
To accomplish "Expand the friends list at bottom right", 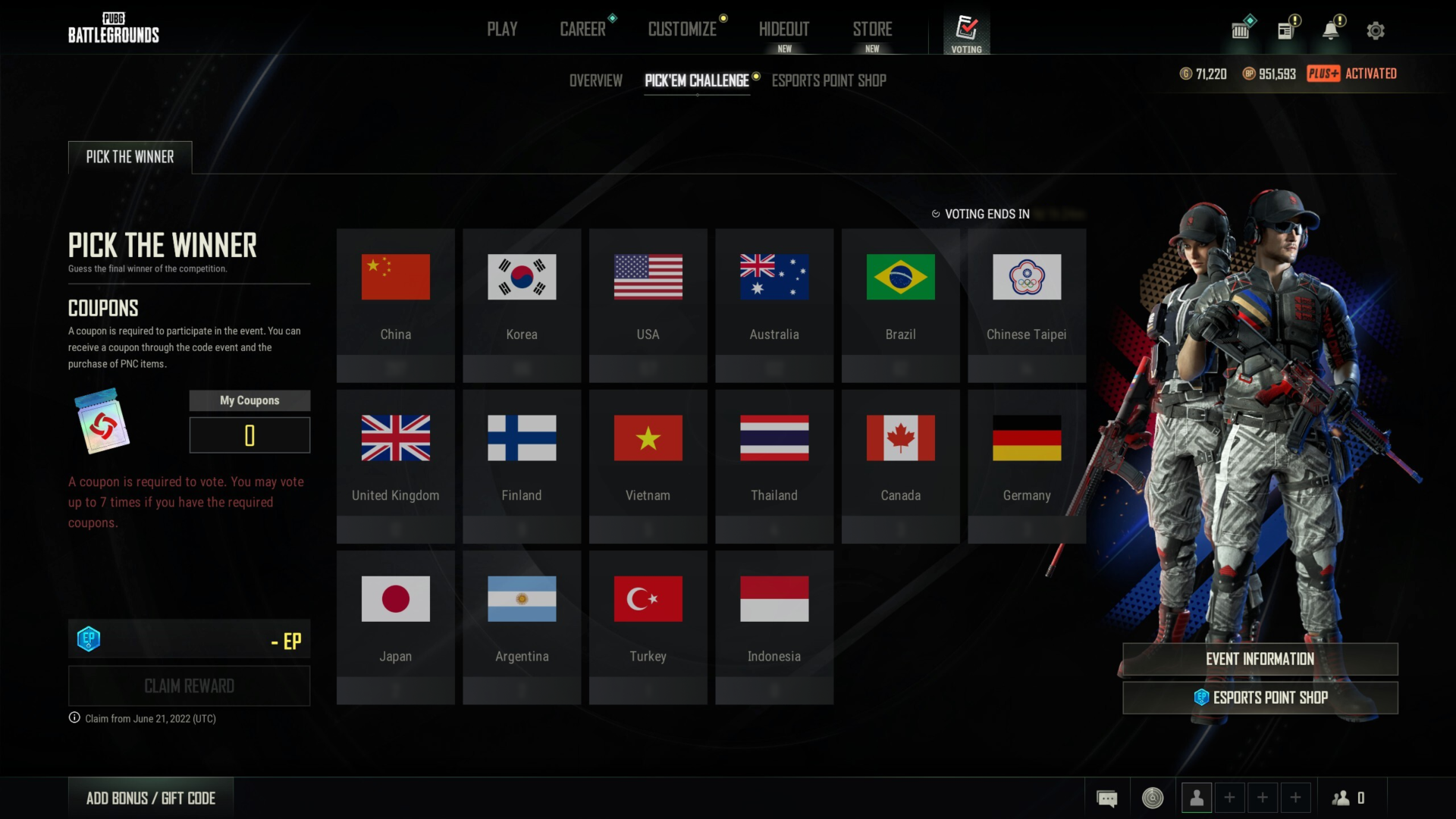I will [1346, 797].
